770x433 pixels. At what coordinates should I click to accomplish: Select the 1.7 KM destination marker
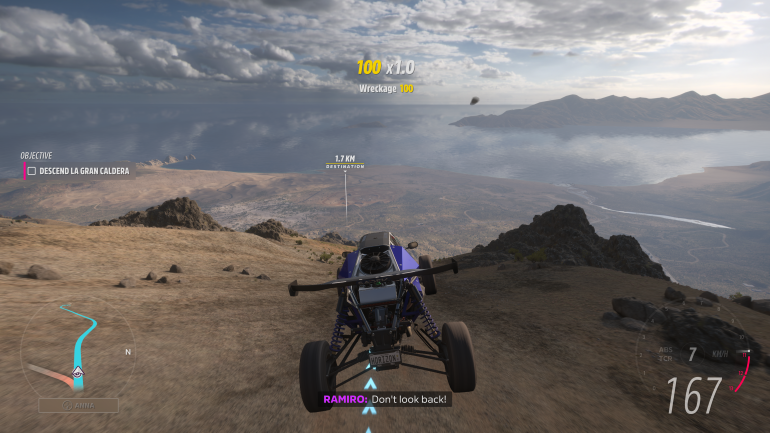[345, 162]
